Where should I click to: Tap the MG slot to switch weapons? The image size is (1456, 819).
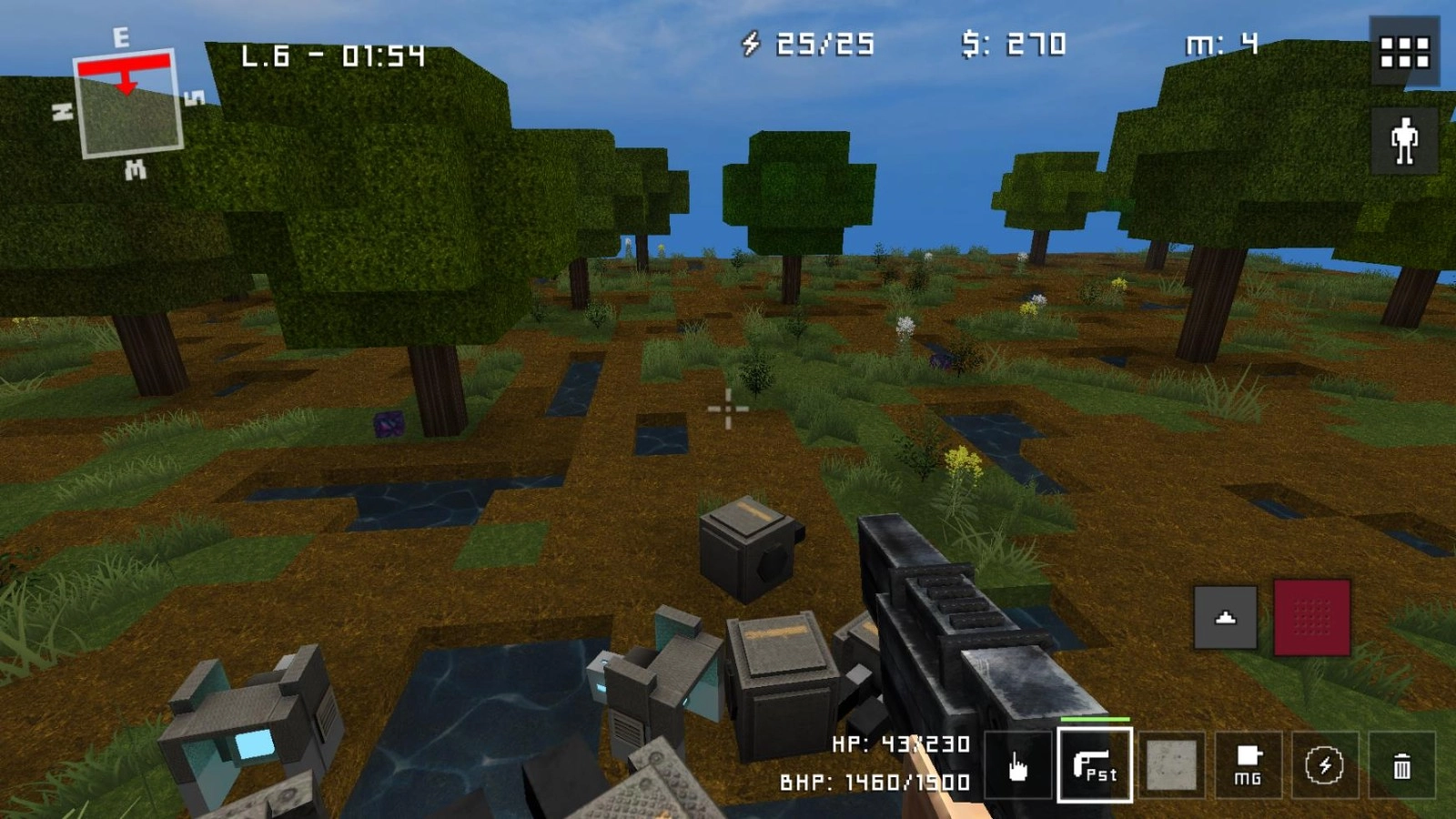coord(1248,767)
